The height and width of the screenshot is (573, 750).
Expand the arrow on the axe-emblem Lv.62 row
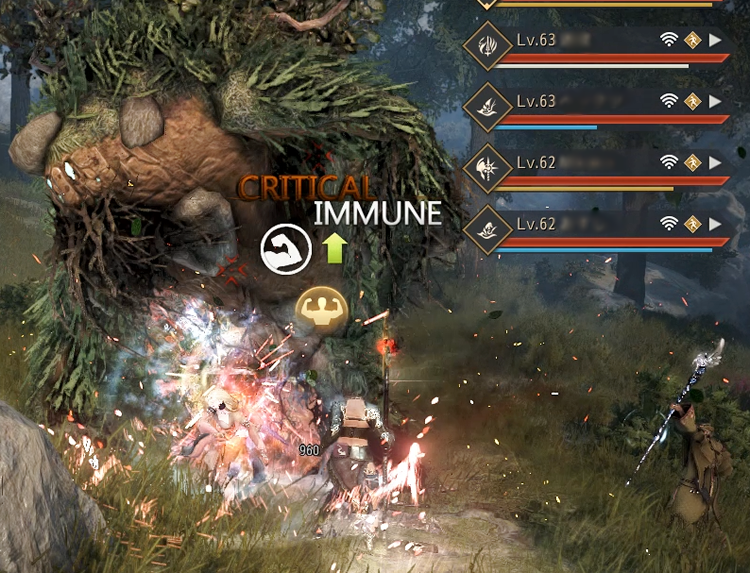pyautogui.click(x=715, y=162)
